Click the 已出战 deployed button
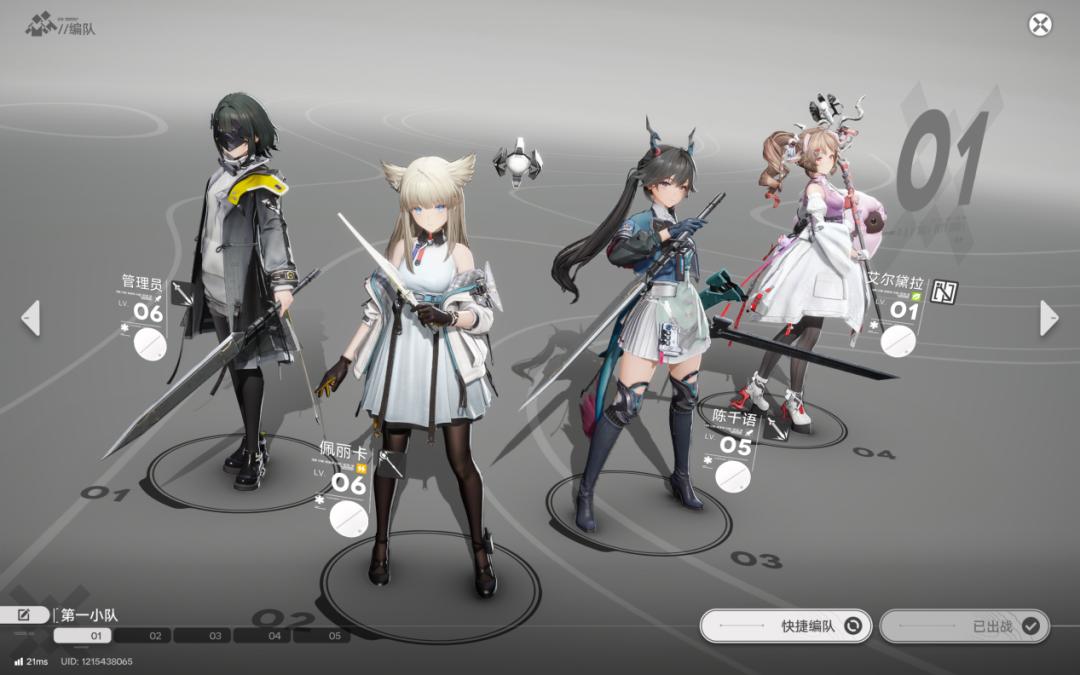Viewport: 1080px width, 675px height. (x=965, y=626)
